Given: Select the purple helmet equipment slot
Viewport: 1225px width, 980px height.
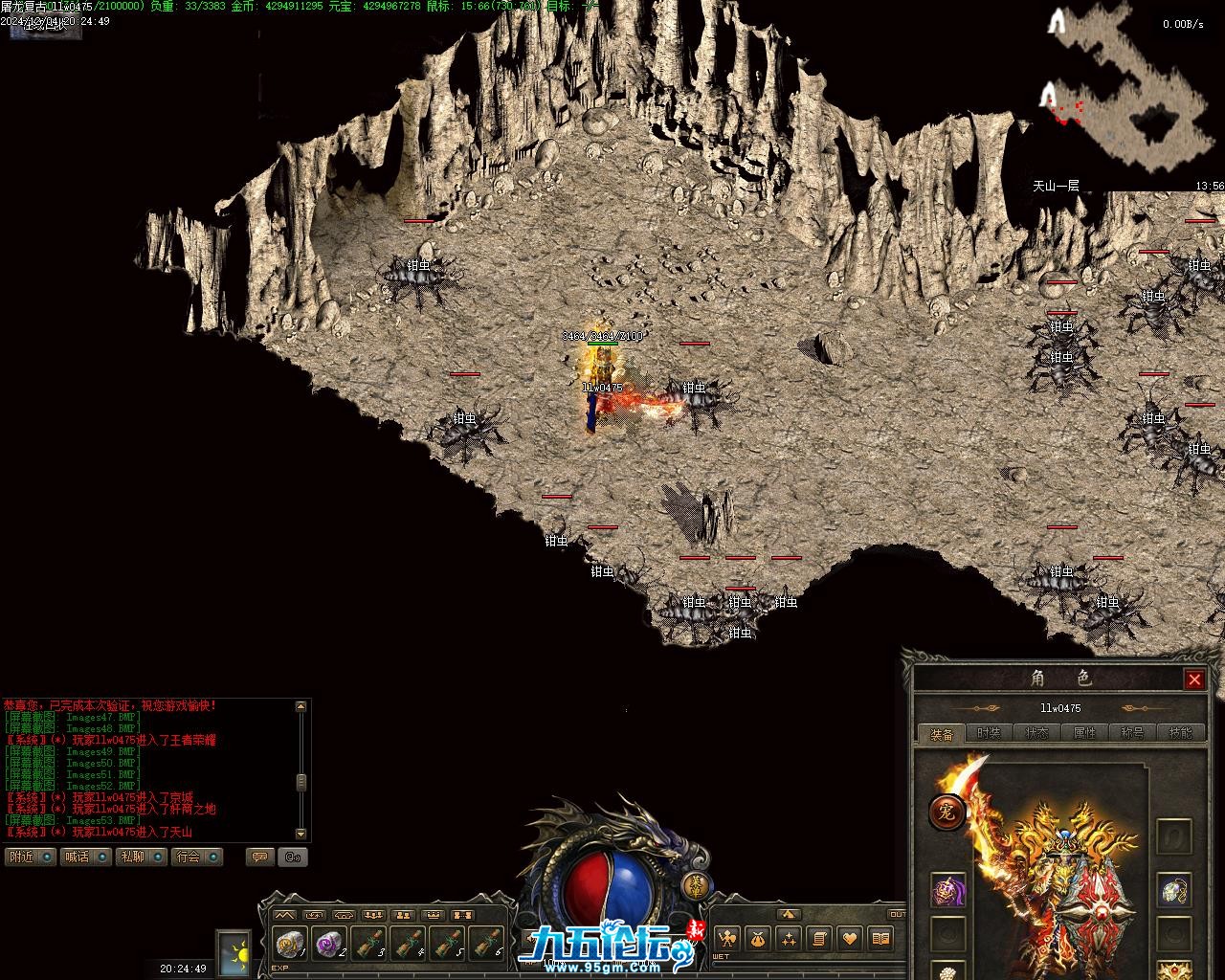Looking at the screenshot, I should (948, 890).
